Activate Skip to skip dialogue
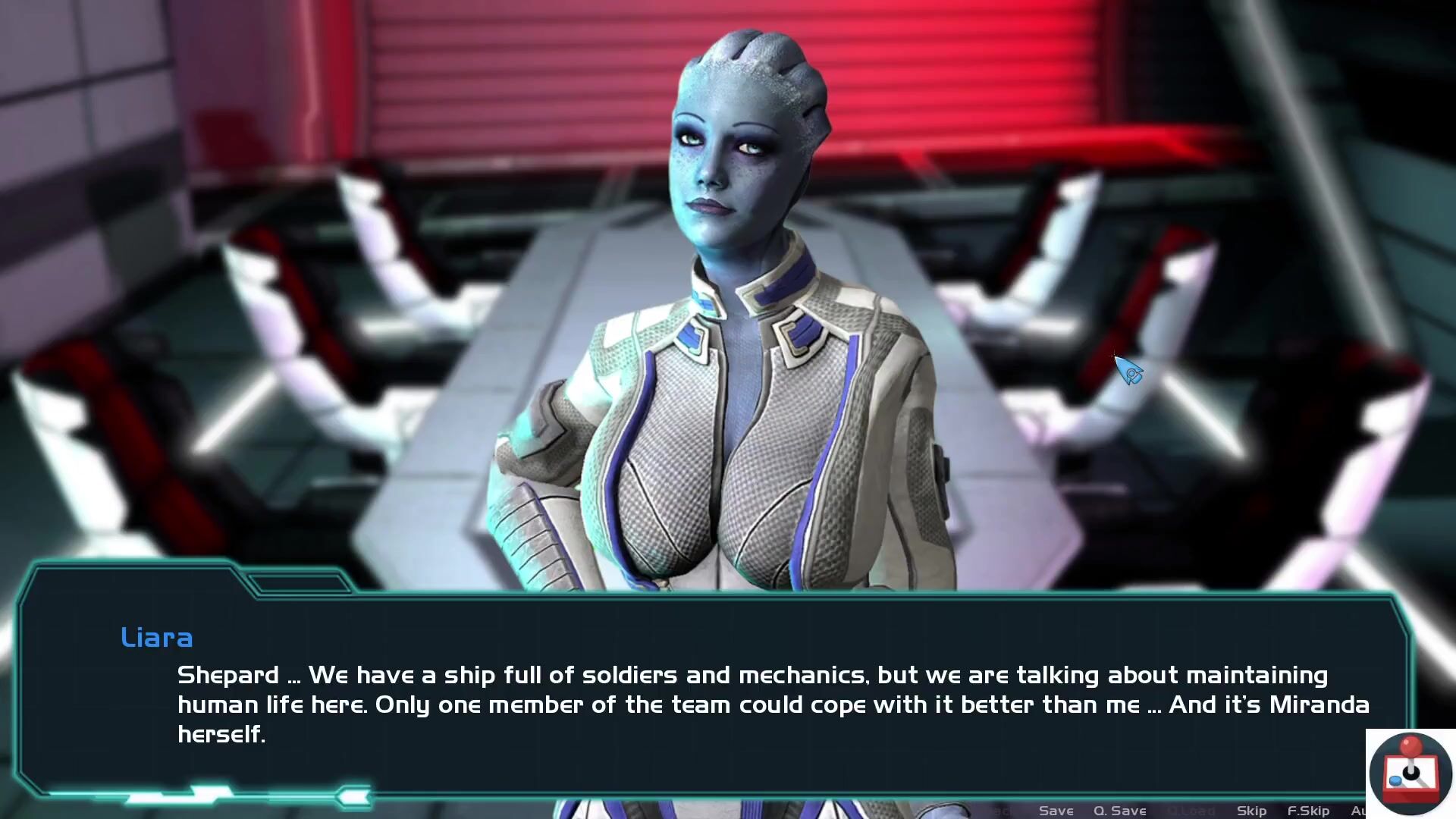 tap(1251, 811)
